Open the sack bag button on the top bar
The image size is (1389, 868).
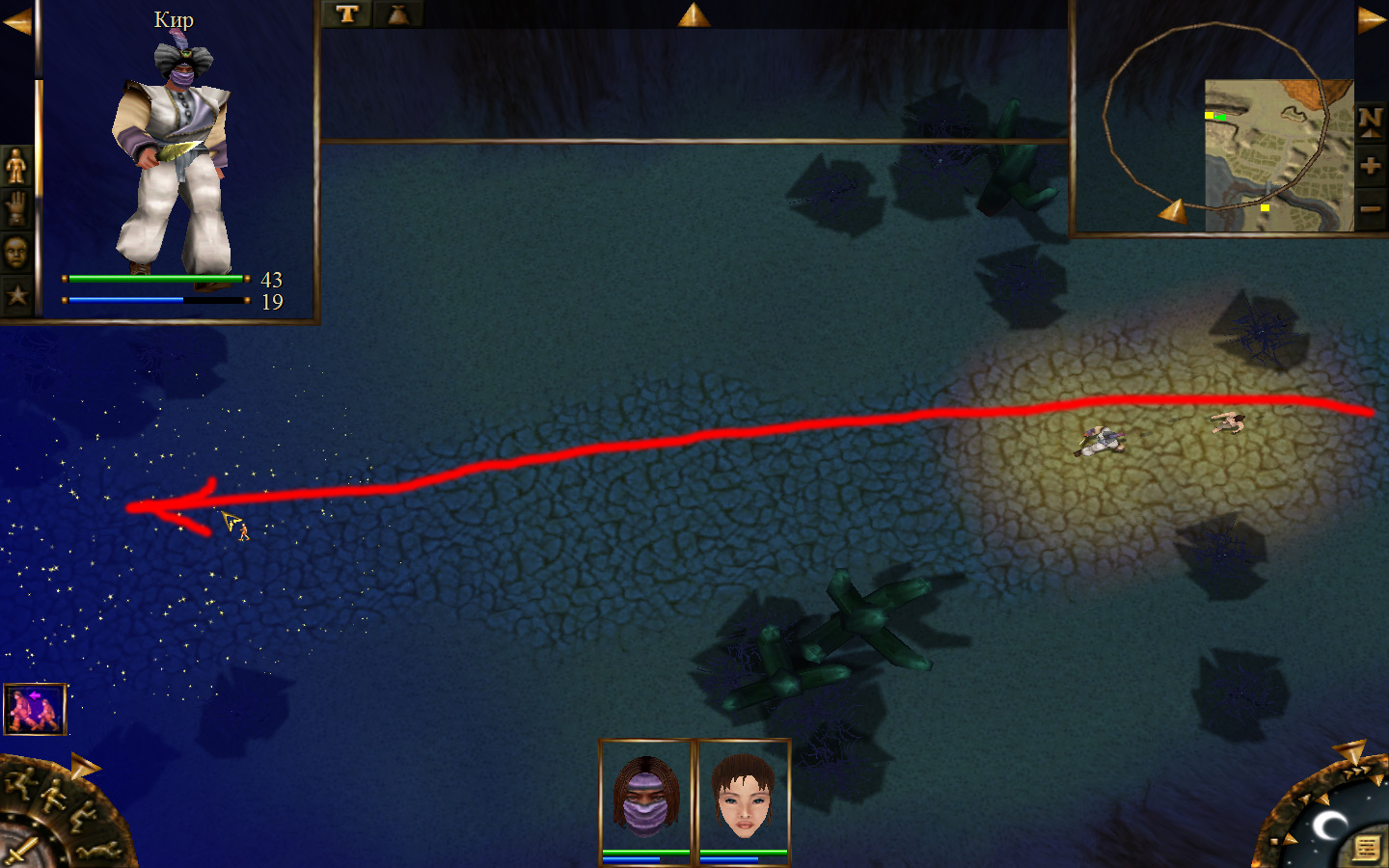pyautogui.click(x=397, y=14)
